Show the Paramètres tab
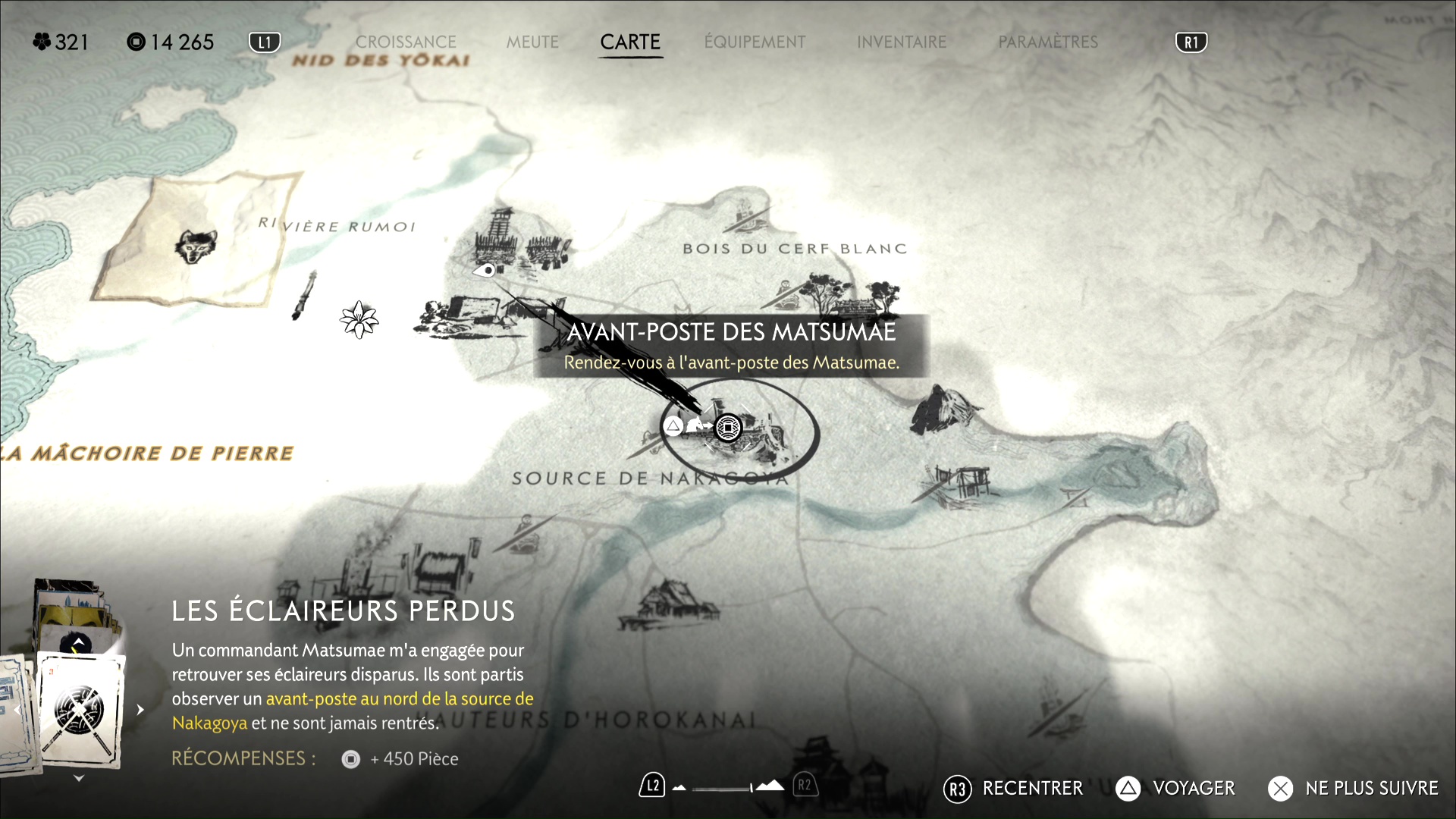 pyautogui.click(x=1048, y=42)
